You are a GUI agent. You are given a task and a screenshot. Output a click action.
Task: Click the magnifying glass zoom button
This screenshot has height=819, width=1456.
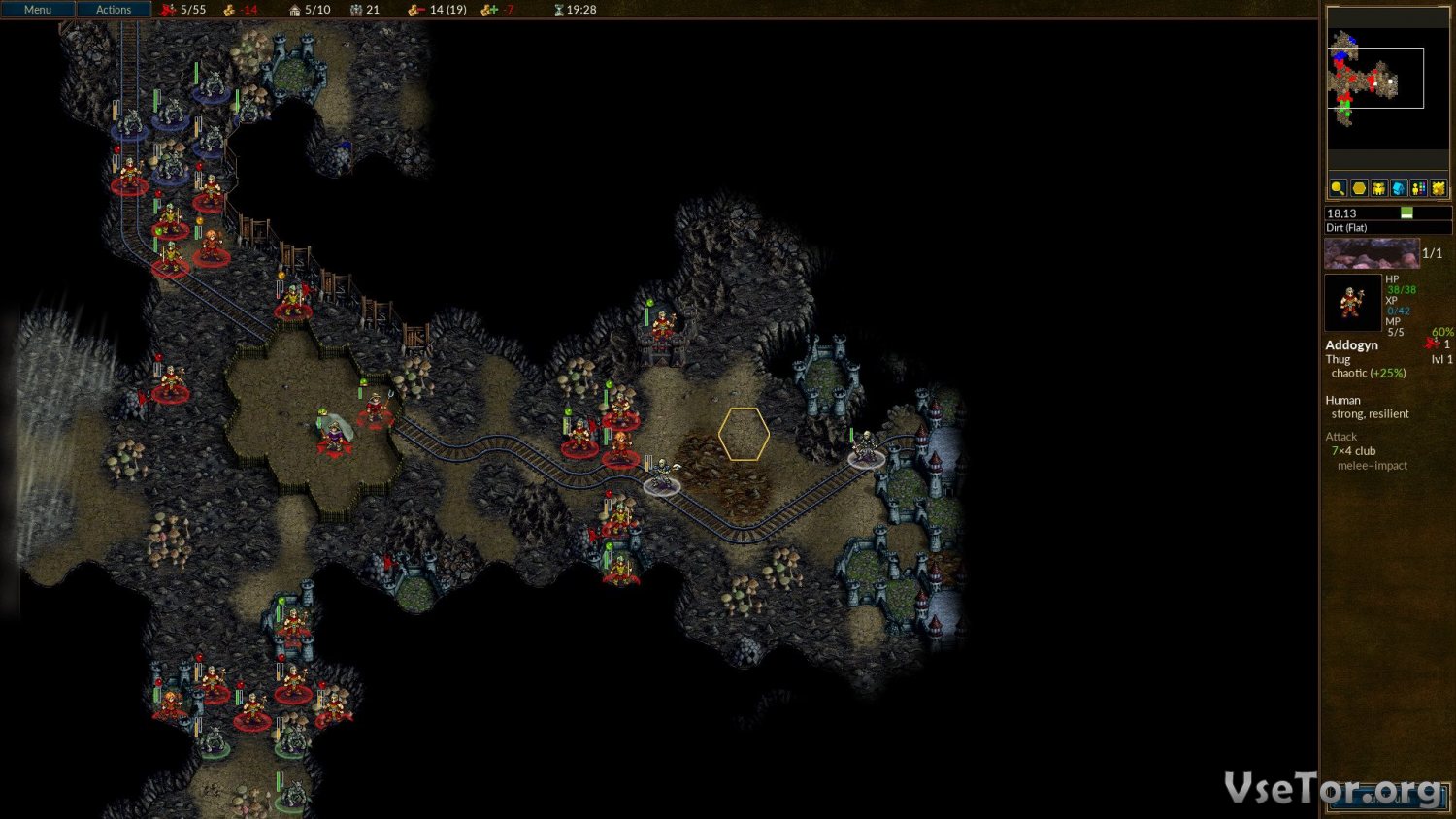tap(1338, 188)
